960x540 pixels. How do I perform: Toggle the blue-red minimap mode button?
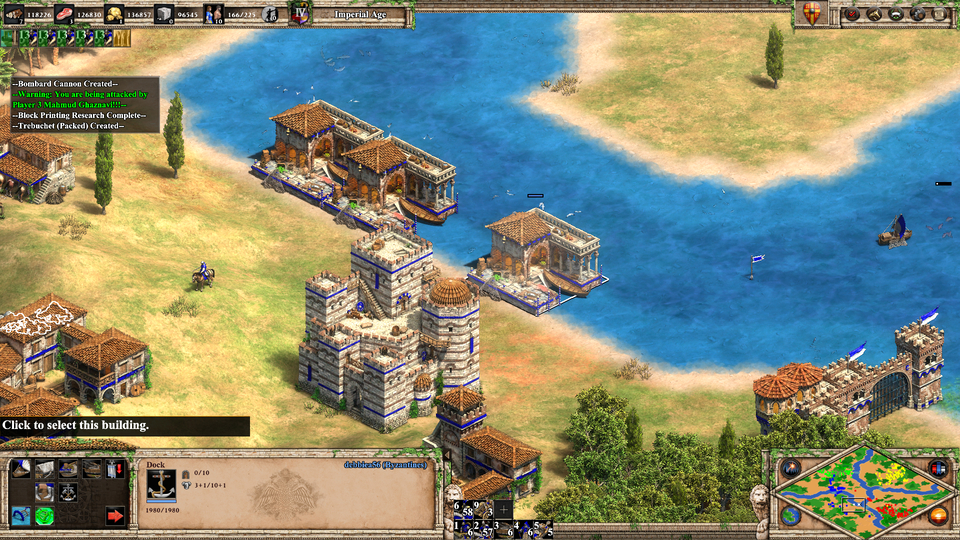(938, 468)
